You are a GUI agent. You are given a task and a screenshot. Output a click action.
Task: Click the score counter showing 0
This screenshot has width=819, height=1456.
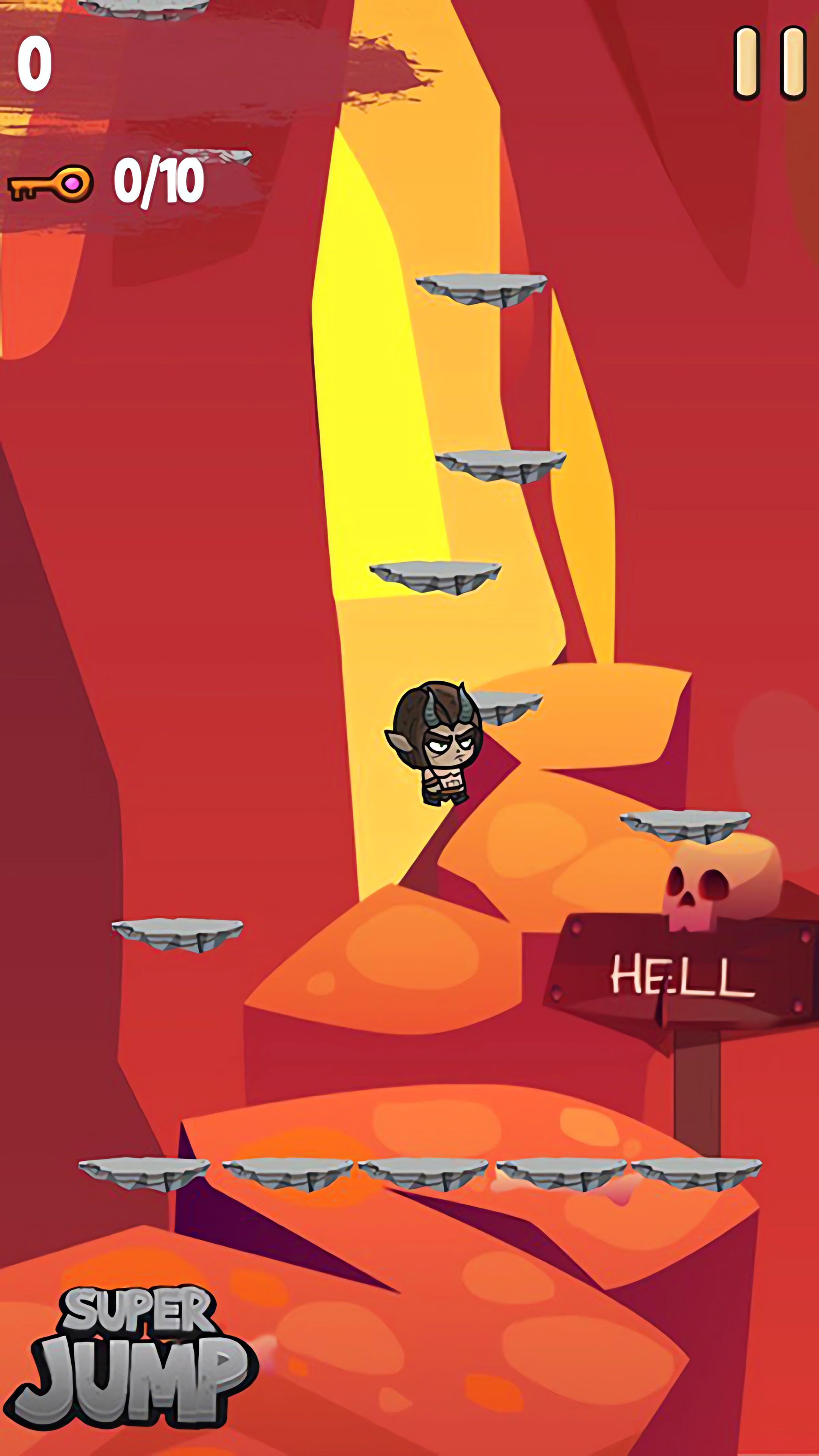pos(35,62)
